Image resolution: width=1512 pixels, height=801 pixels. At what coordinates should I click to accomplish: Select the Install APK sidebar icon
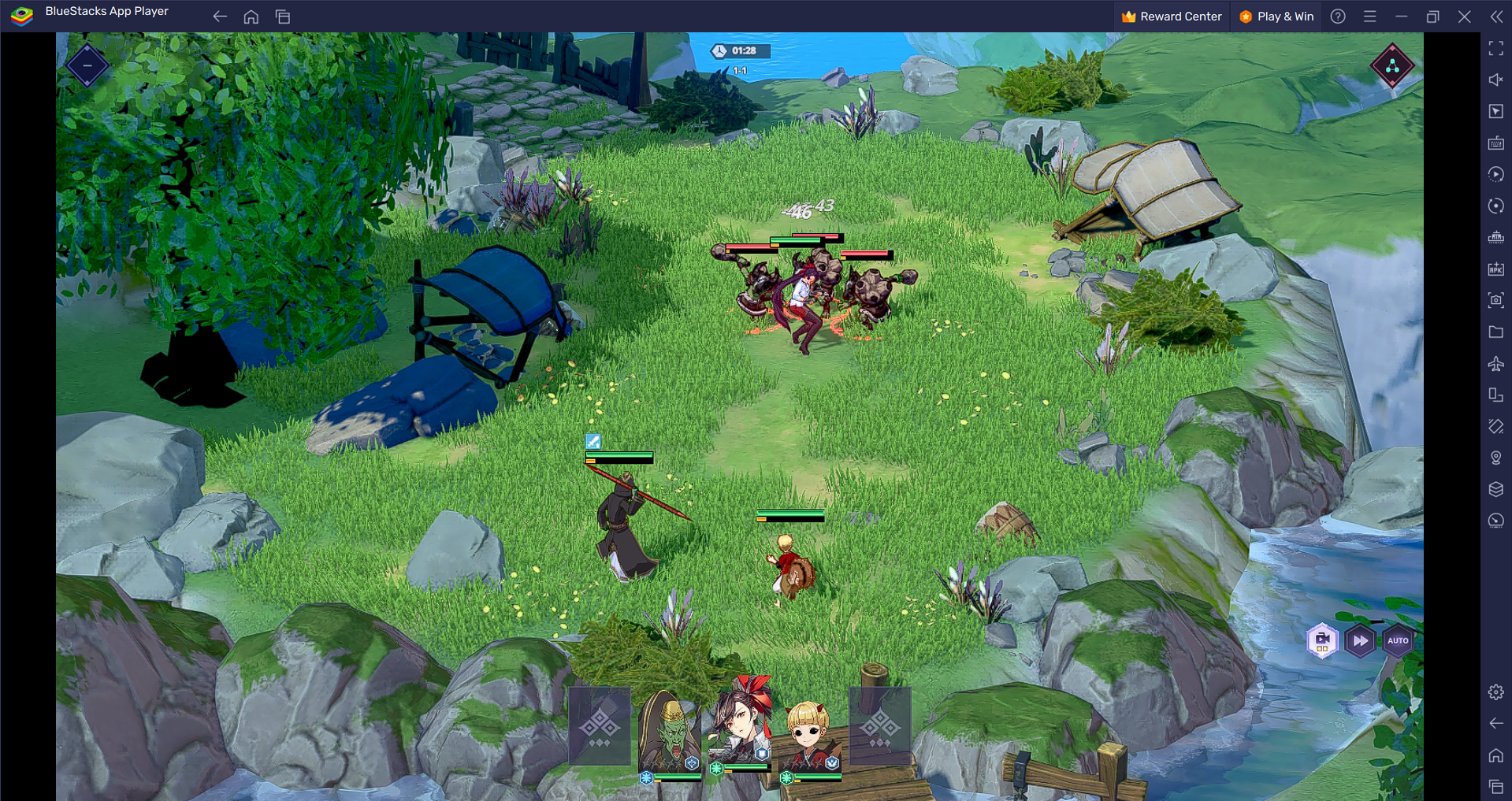[x=1495, y=268]
